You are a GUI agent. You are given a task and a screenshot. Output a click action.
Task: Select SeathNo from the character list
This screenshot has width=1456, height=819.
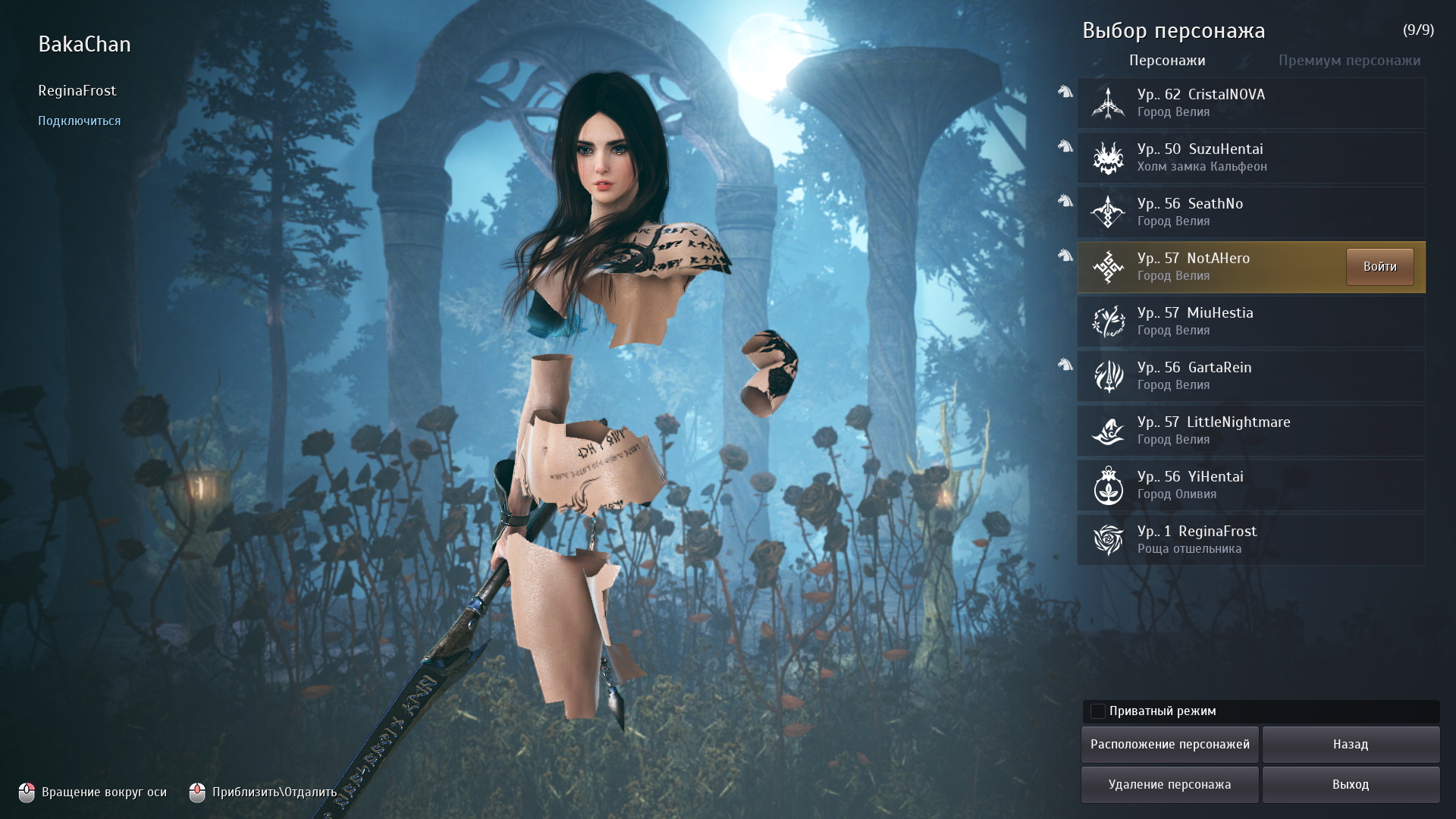[1250, 212]
